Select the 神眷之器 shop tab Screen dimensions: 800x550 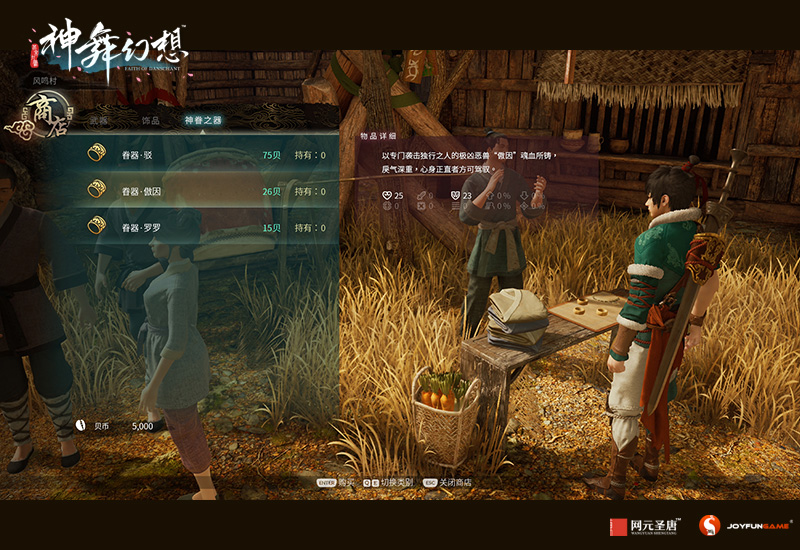203,120
